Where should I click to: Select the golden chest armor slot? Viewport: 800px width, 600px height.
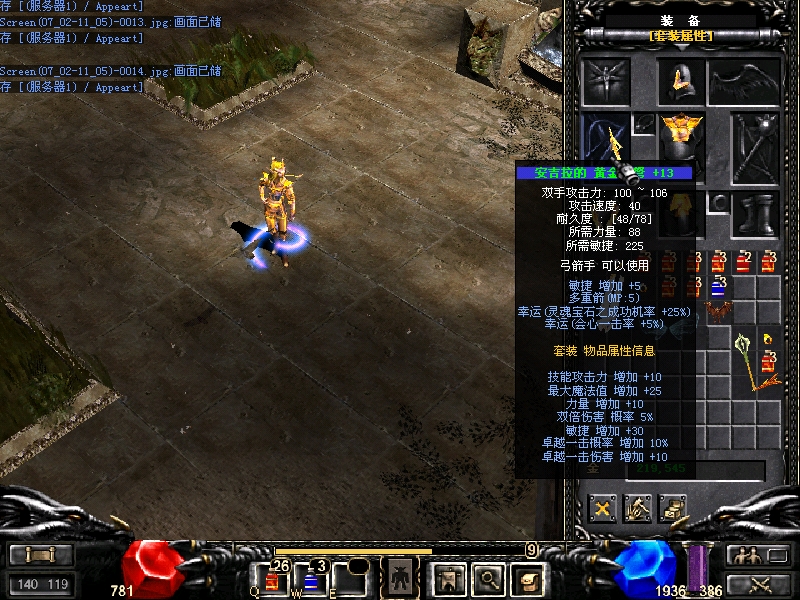click(682, 135)
